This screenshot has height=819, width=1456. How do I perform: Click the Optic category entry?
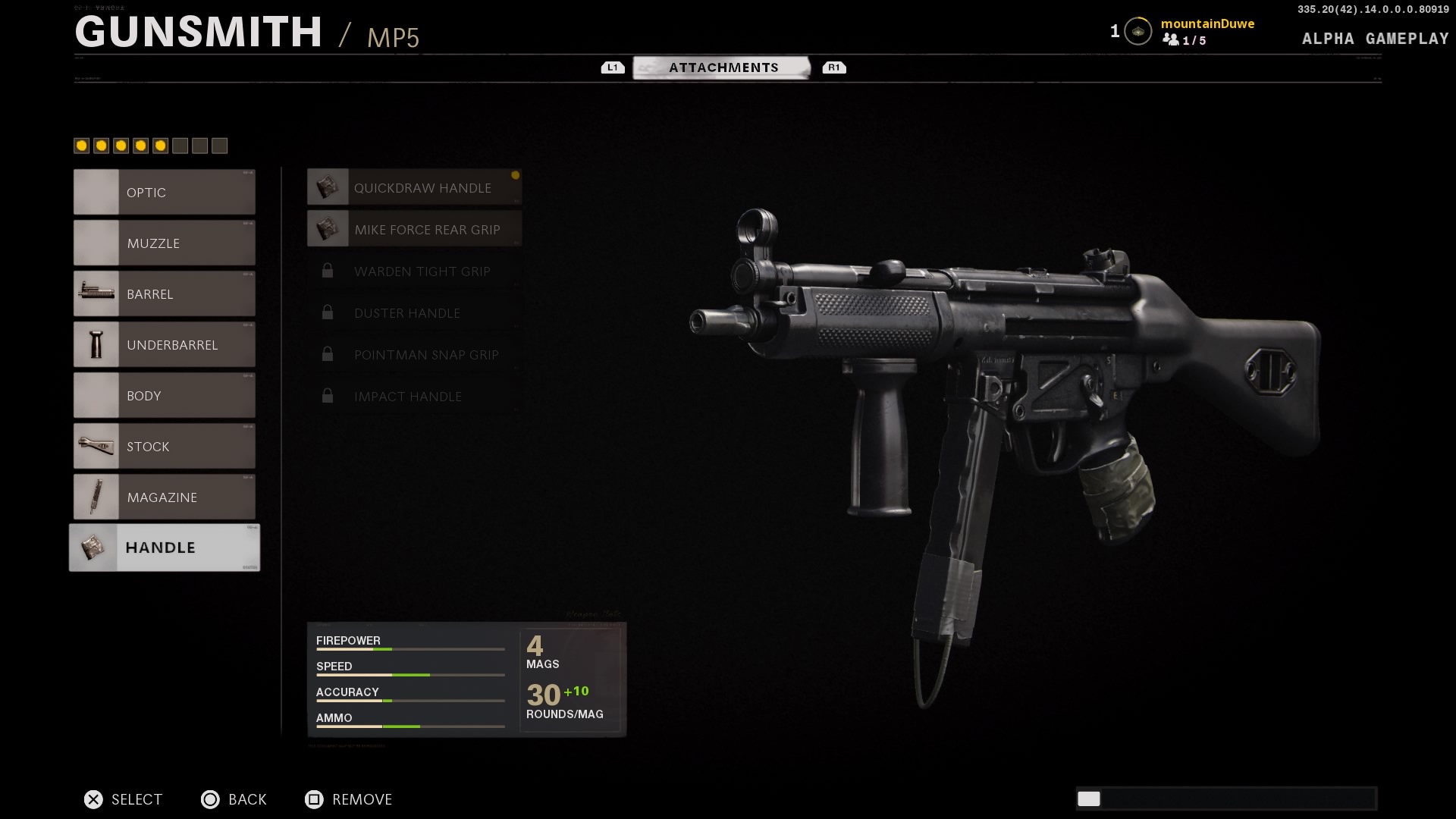[x=164, y=193]
